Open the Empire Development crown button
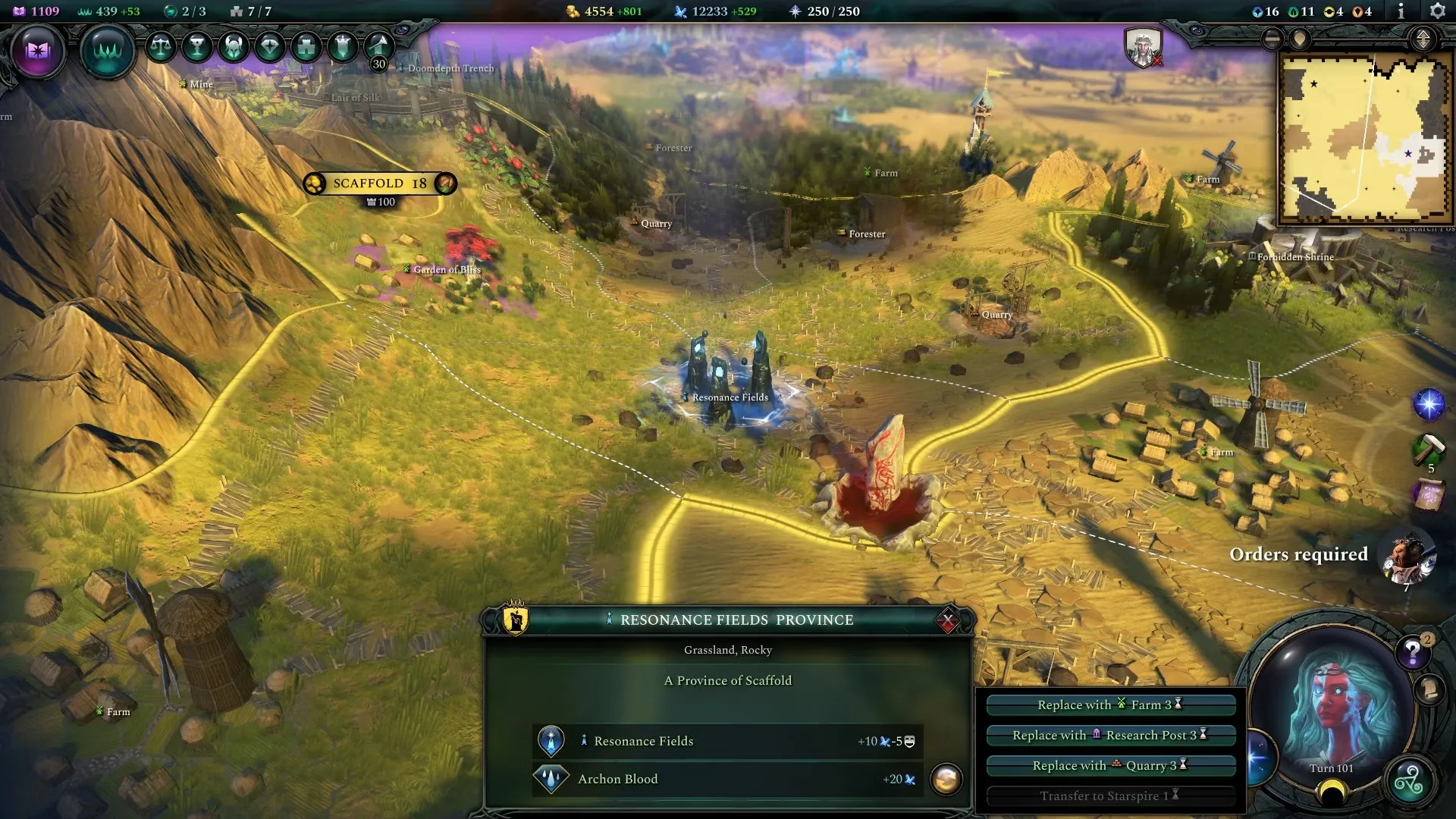1456x819 pixels. pos(107,51)
